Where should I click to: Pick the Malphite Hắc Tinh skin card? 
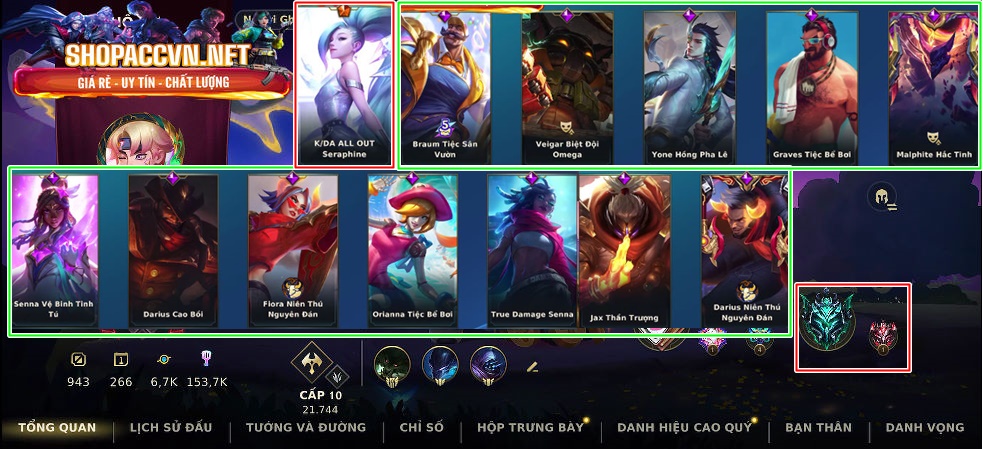coord(934,85)
